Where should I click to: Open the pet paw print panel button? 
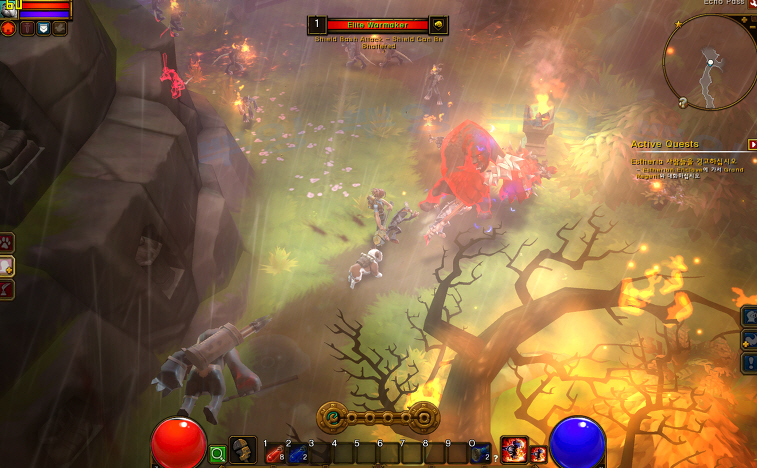pyautogui.click(x=6, y=241)
